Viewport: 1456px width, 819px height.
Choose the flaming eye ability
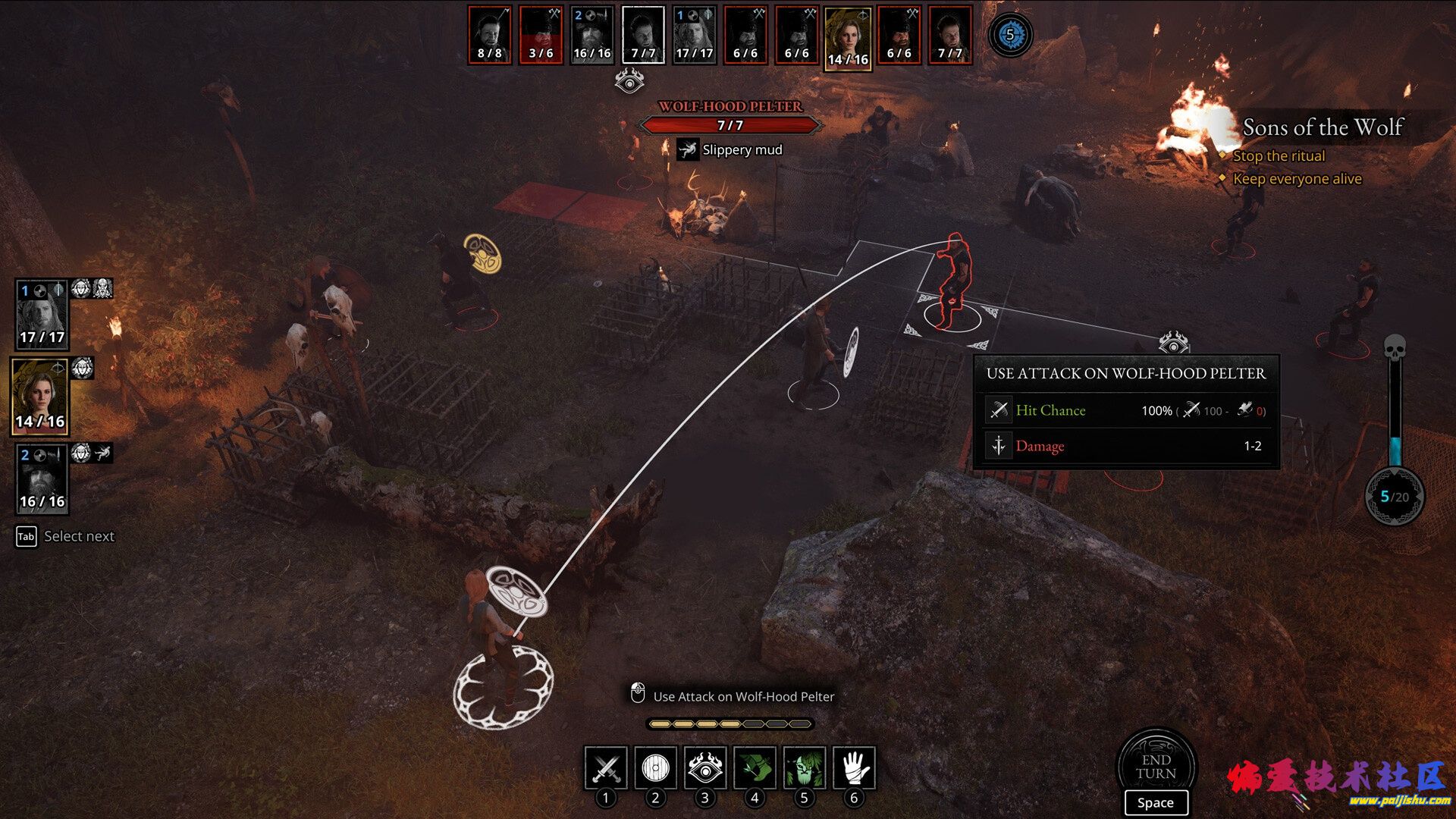click(x=704, y=767)
